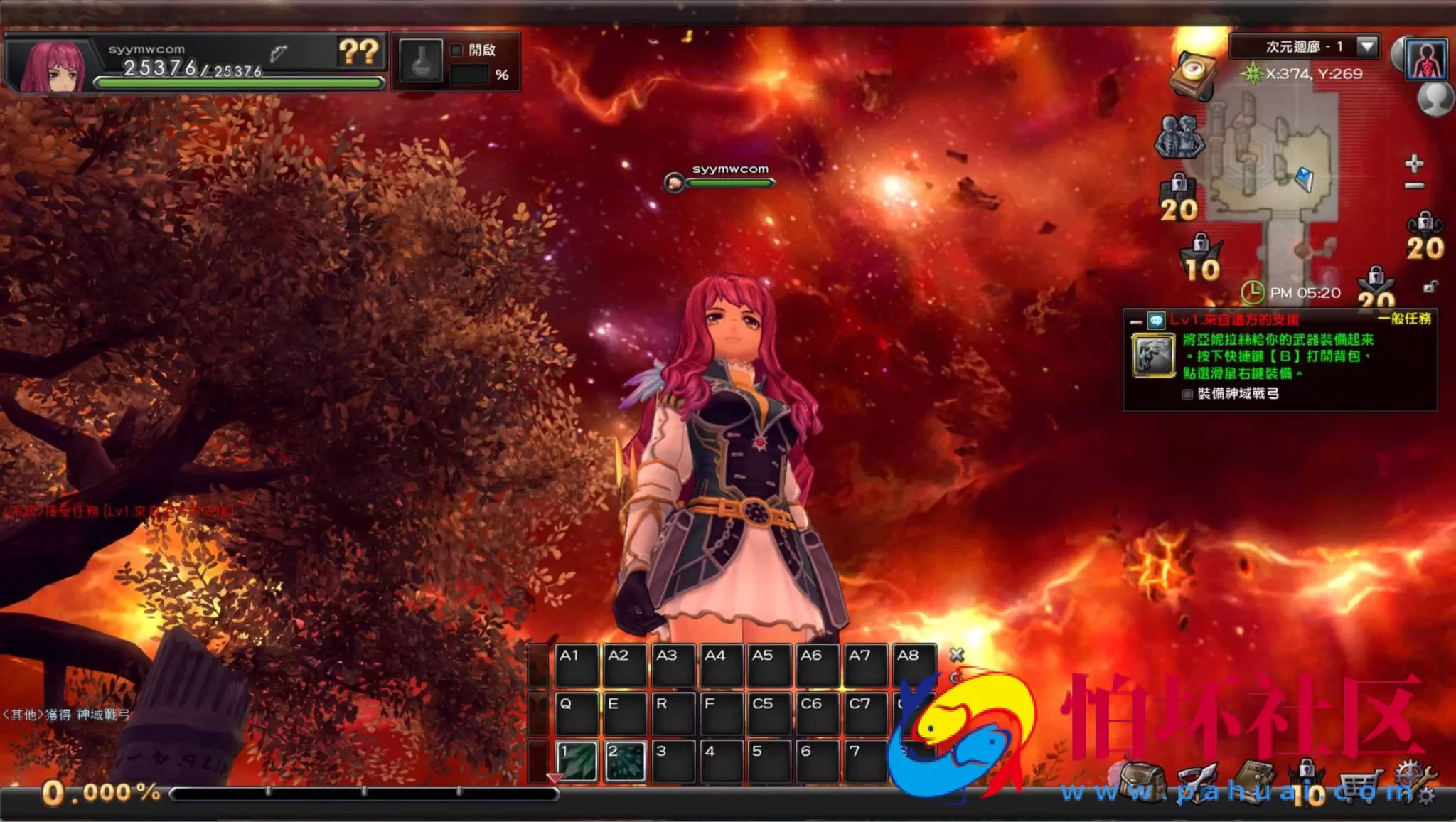Select the Lv1 來自遠方的支援 quest title

tap(1234, 320)
